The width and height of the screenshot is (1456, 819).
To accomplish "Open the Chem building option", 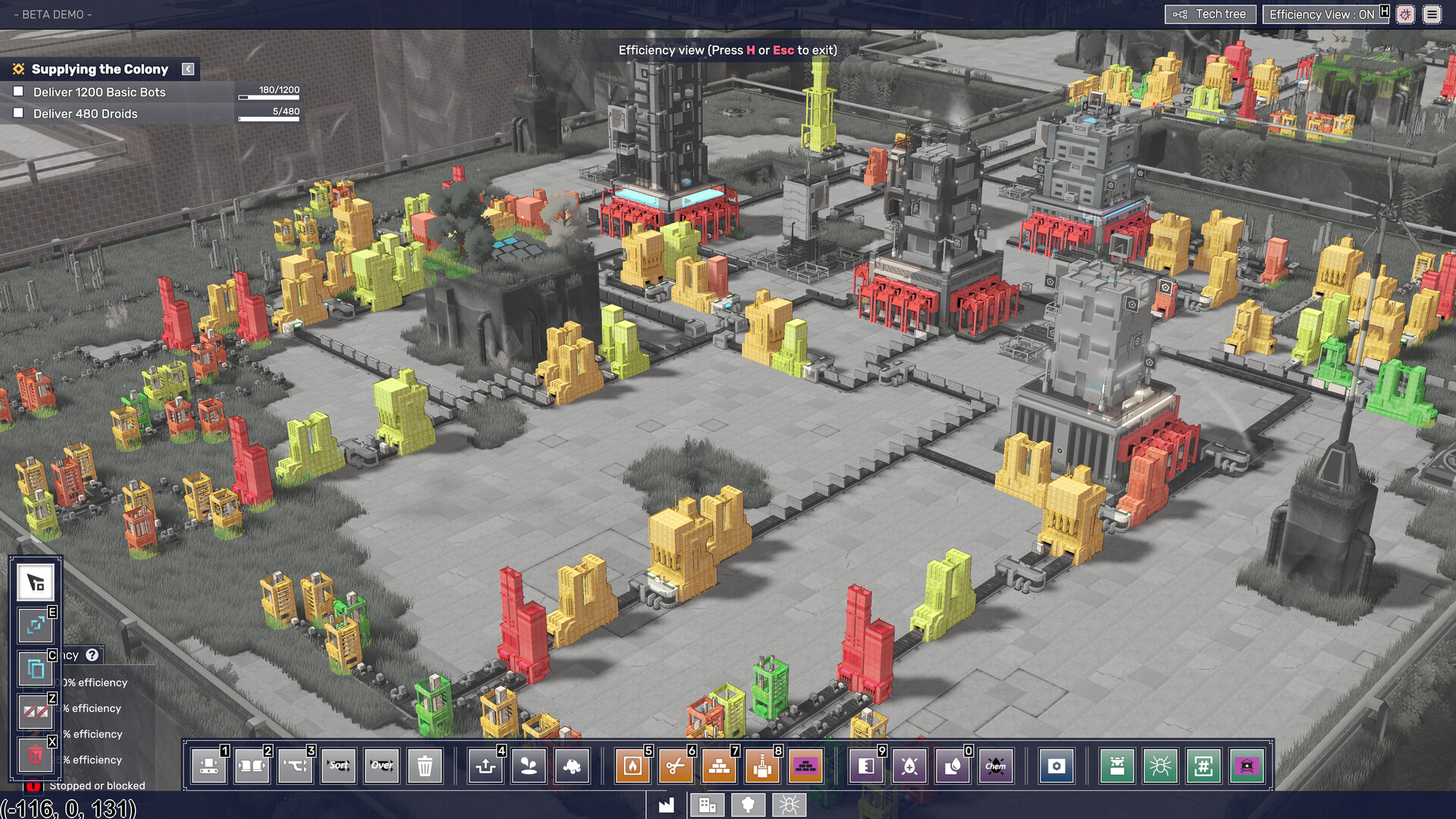I will (x=996, y=767).
